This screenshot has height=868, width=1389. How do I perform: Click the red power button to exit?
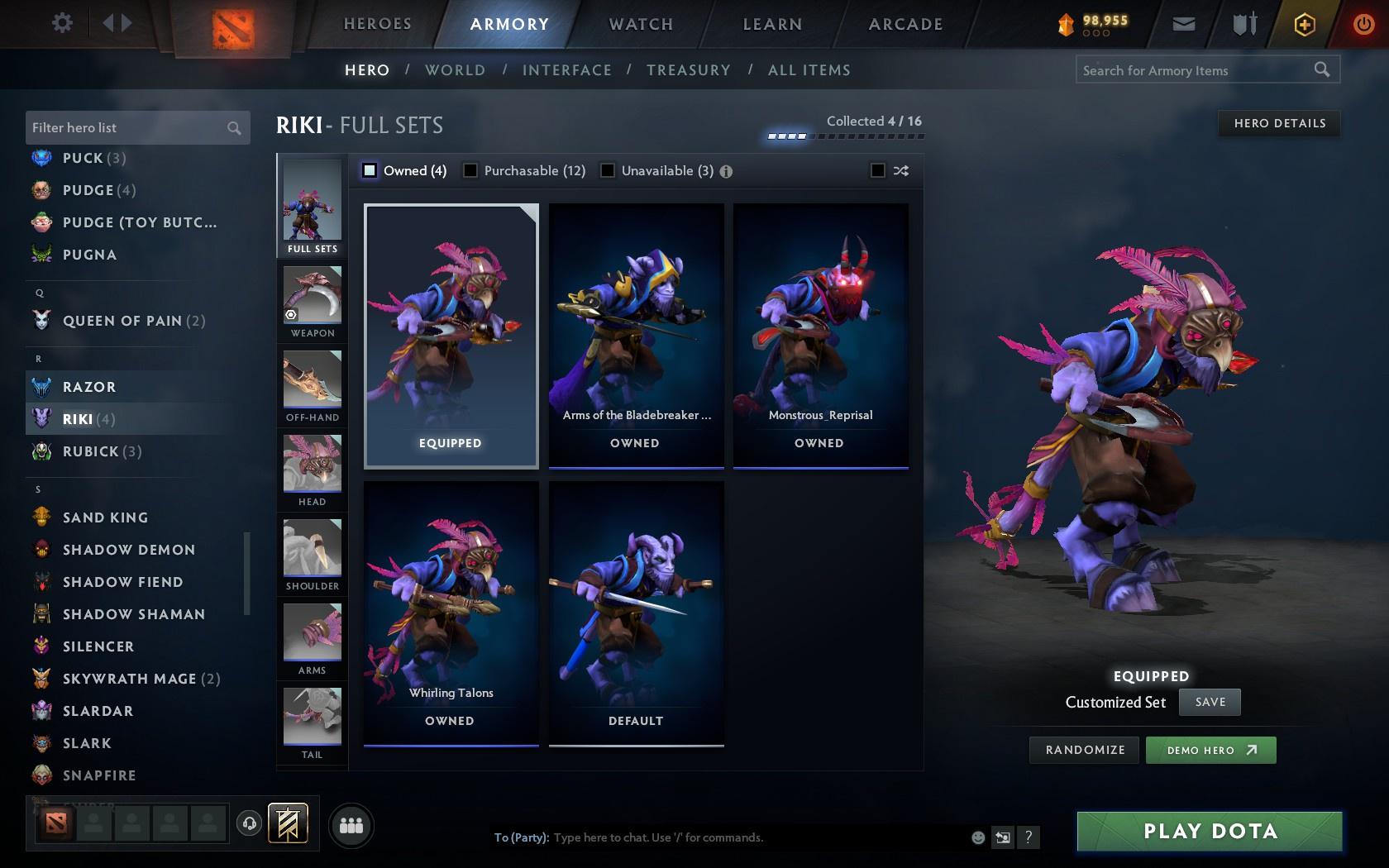(x=1364, y=24)
